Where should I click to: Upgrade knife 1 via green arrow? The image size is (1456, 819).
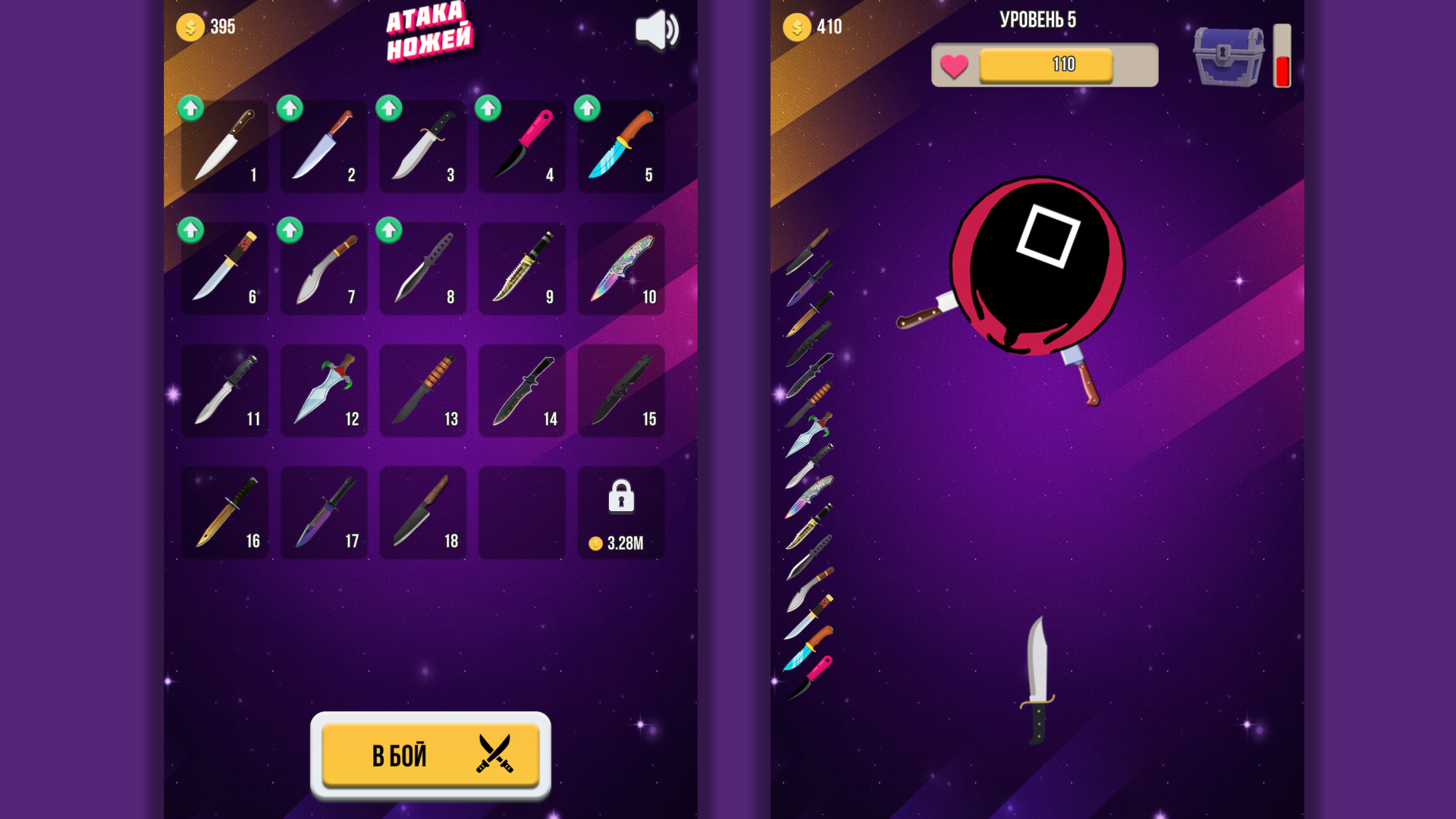[x=191, y=109]
